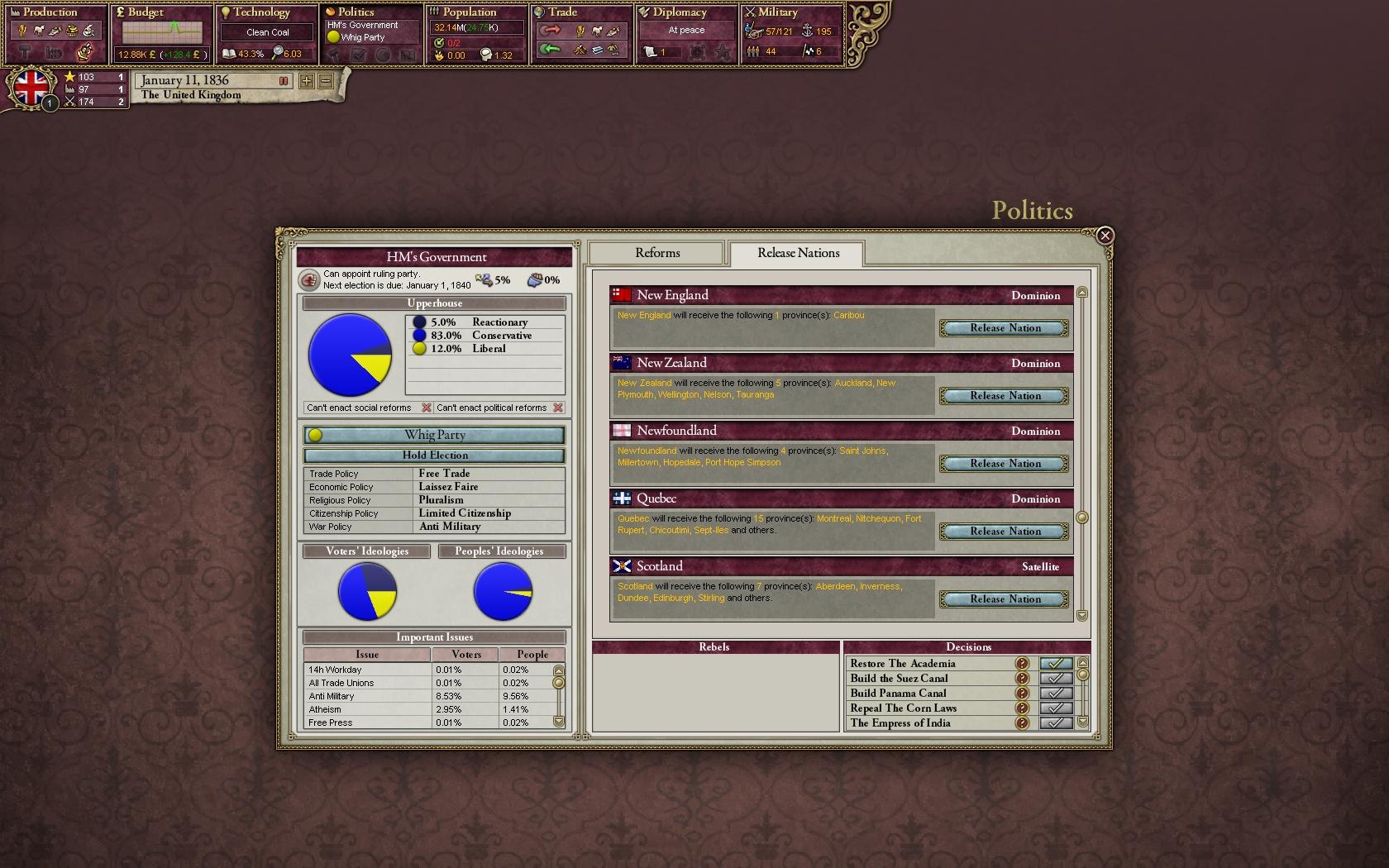Open the Whig Party ruling party selector

point(433,434)
